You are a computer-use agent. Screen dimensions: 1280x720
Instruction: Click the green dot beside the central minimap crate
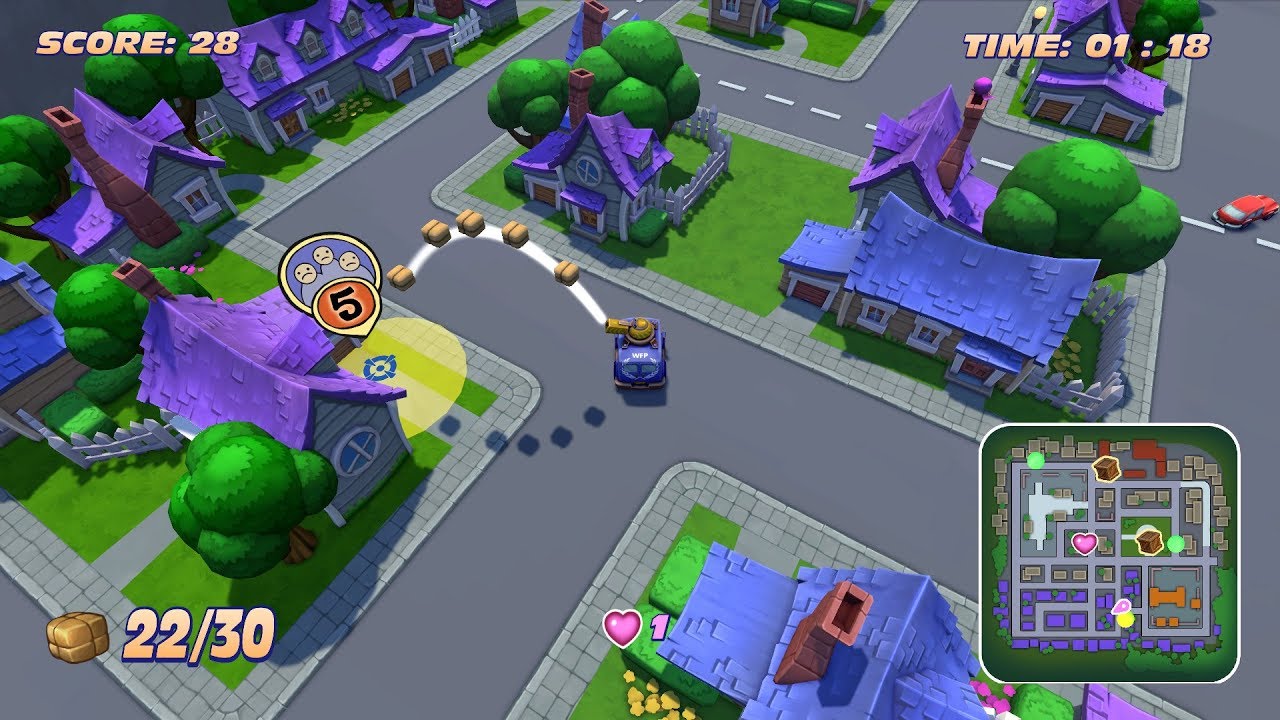coord(1176,543)
